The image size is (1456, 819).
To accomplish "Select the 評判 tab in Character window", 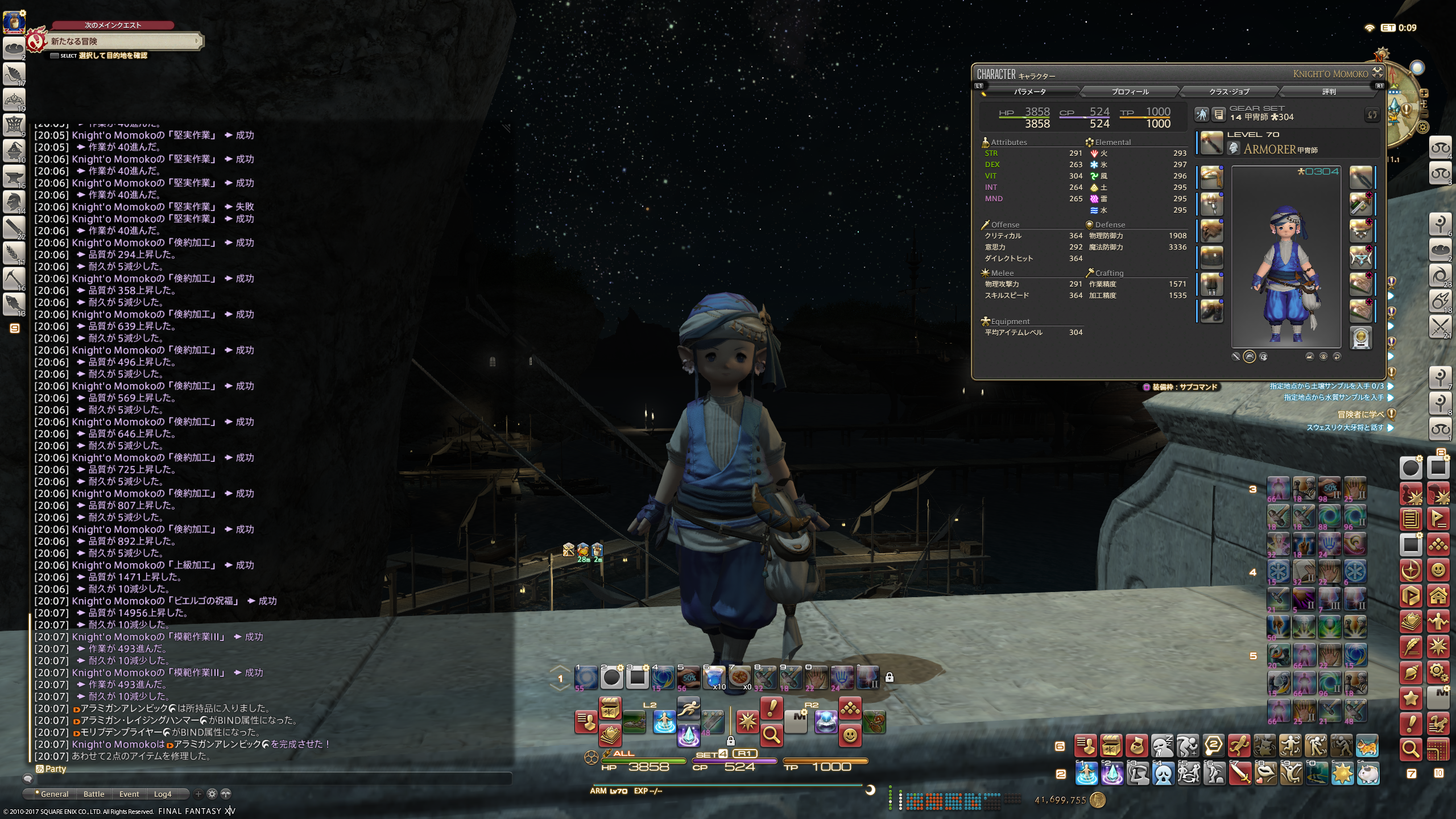I will coord(1329,92).
